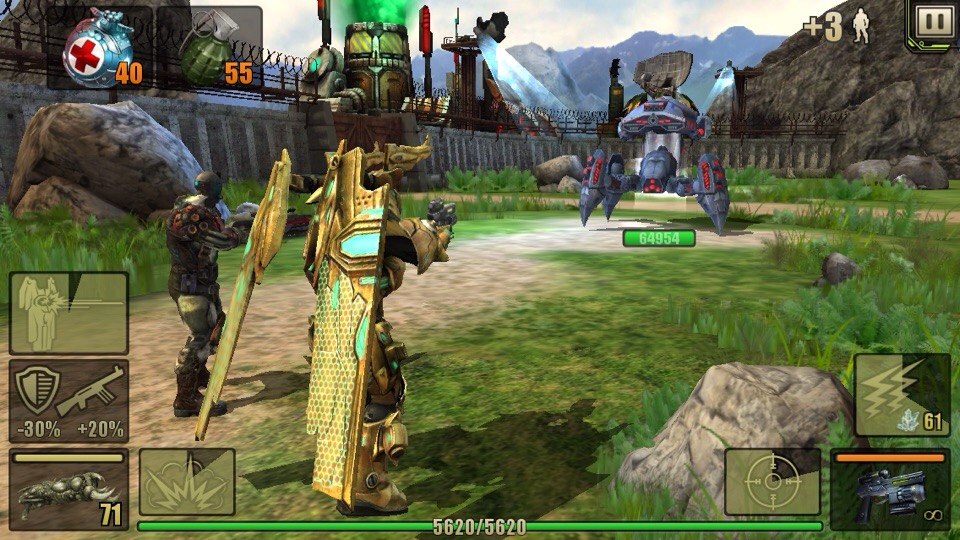
Task: Throw a grenade from the 55 stock
Action: (214, 49)
